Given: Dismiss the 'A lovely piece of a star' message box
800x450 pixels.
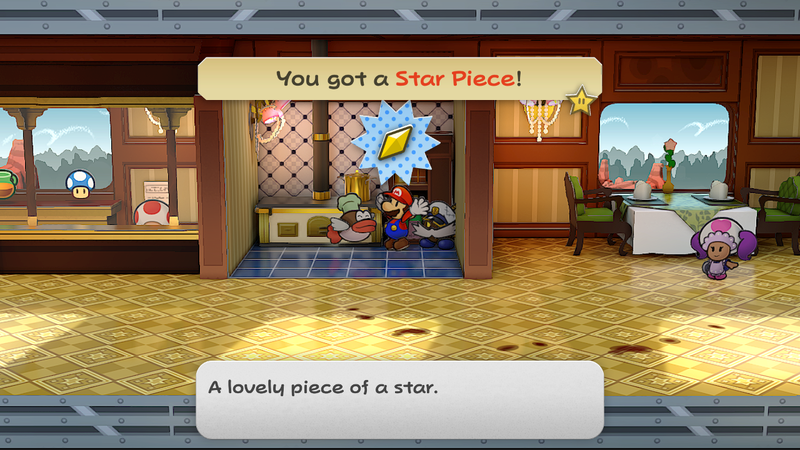Looking at the screenshot, I should tap(399, 398).
